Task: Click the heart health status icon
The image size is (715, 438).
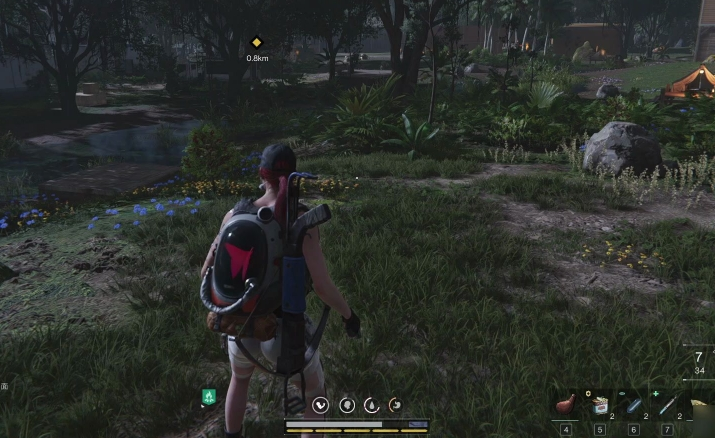Action: coord(321,404)
